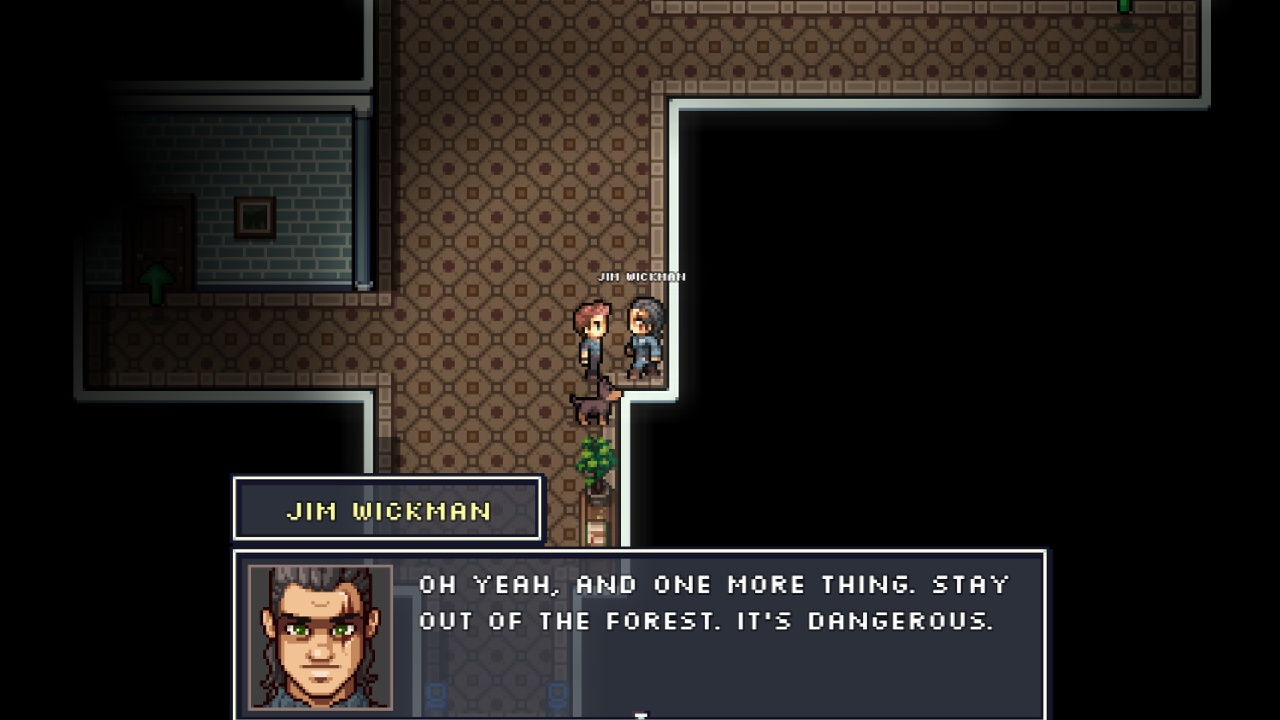
Task: Click the player character sprite
Action: pyautogui.click(x=592, y=335)
